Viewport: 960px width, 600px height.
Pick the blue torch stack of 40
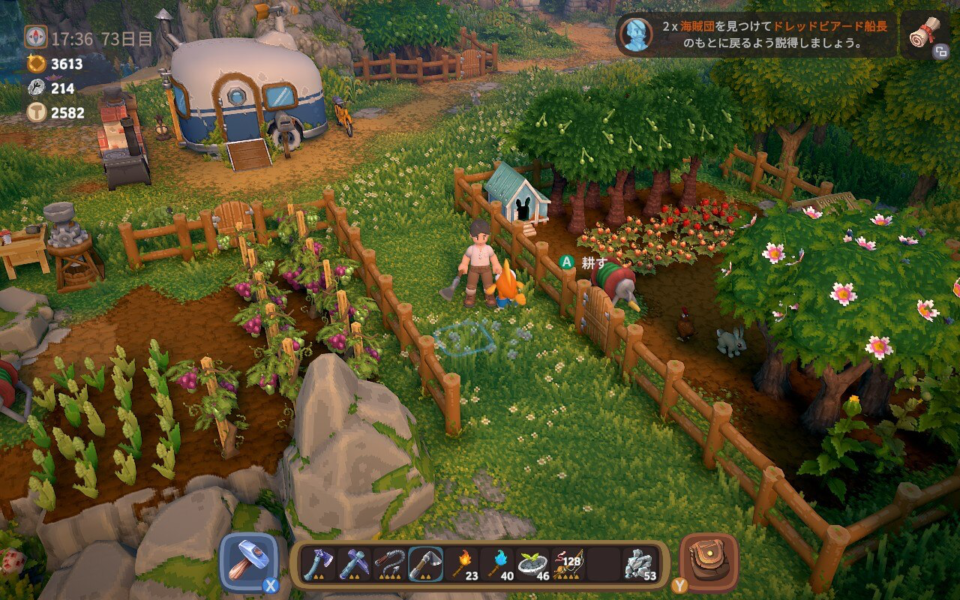coord(498,564)
